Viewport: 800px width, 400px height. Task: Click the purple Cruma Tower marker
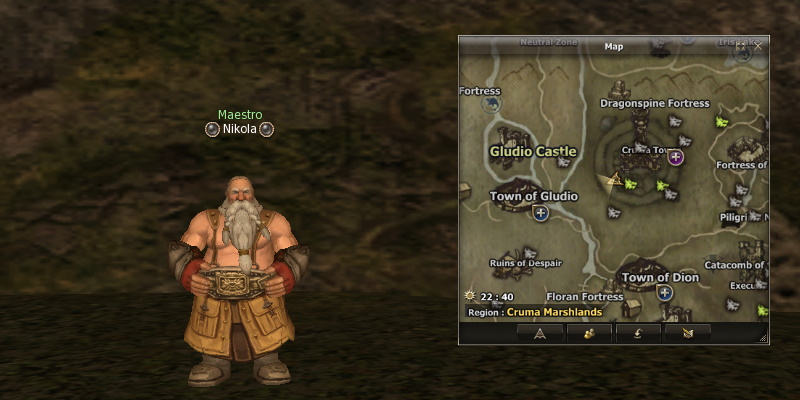(x=676, y=157)
